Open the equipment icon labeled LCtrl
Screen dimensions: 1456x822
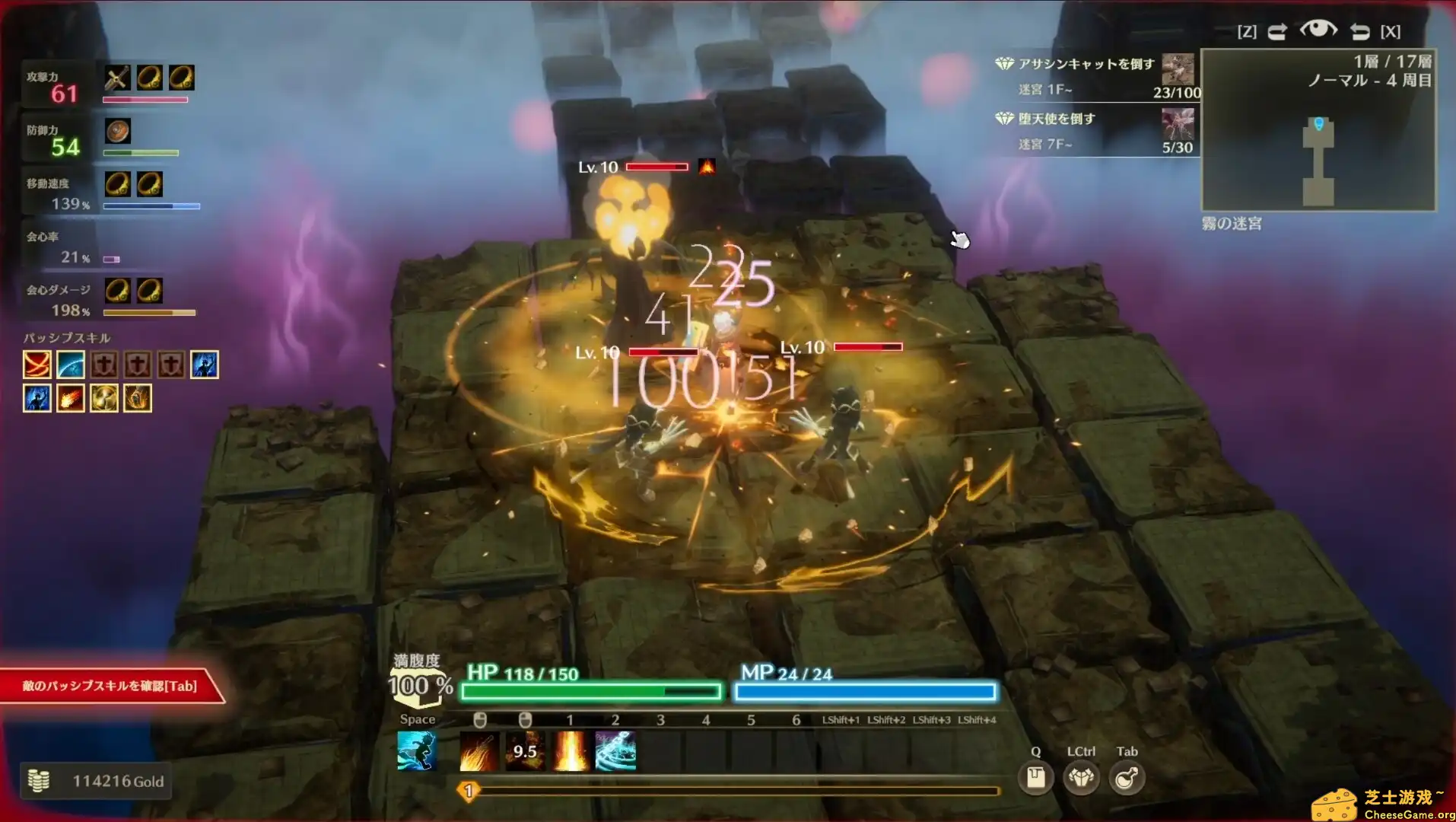pos(1081,777)
